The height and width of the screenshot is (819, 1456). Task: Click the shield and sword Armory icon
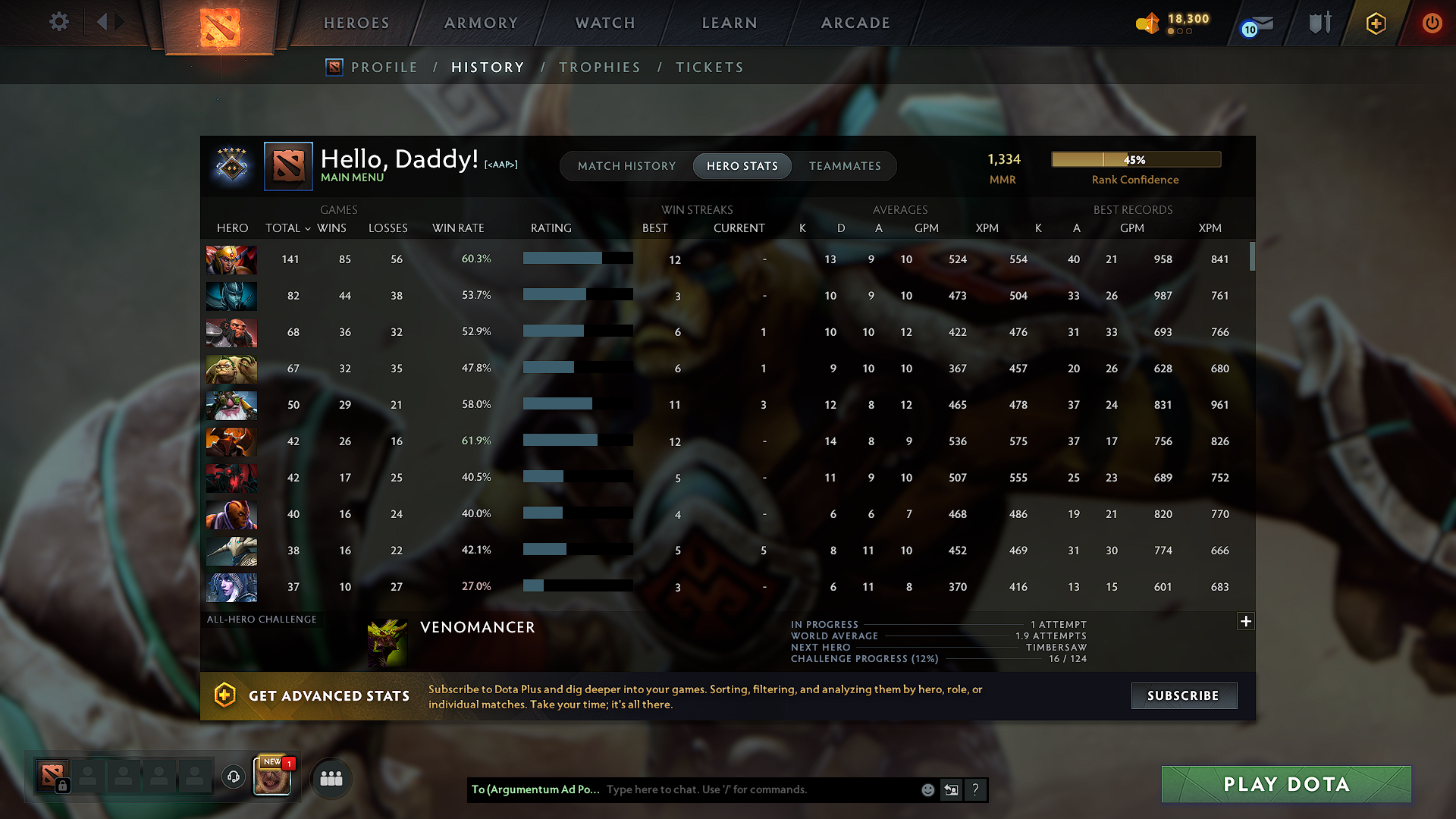[1319, 23]
